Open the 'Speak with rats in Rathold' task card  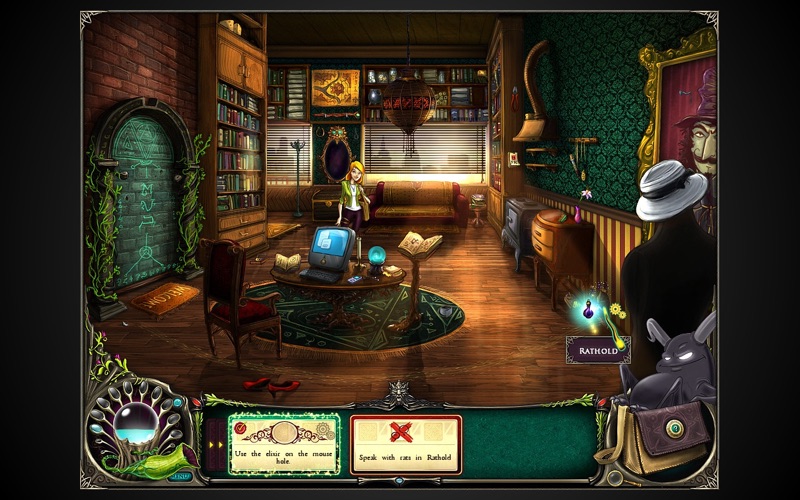click(x=405, y=444)
